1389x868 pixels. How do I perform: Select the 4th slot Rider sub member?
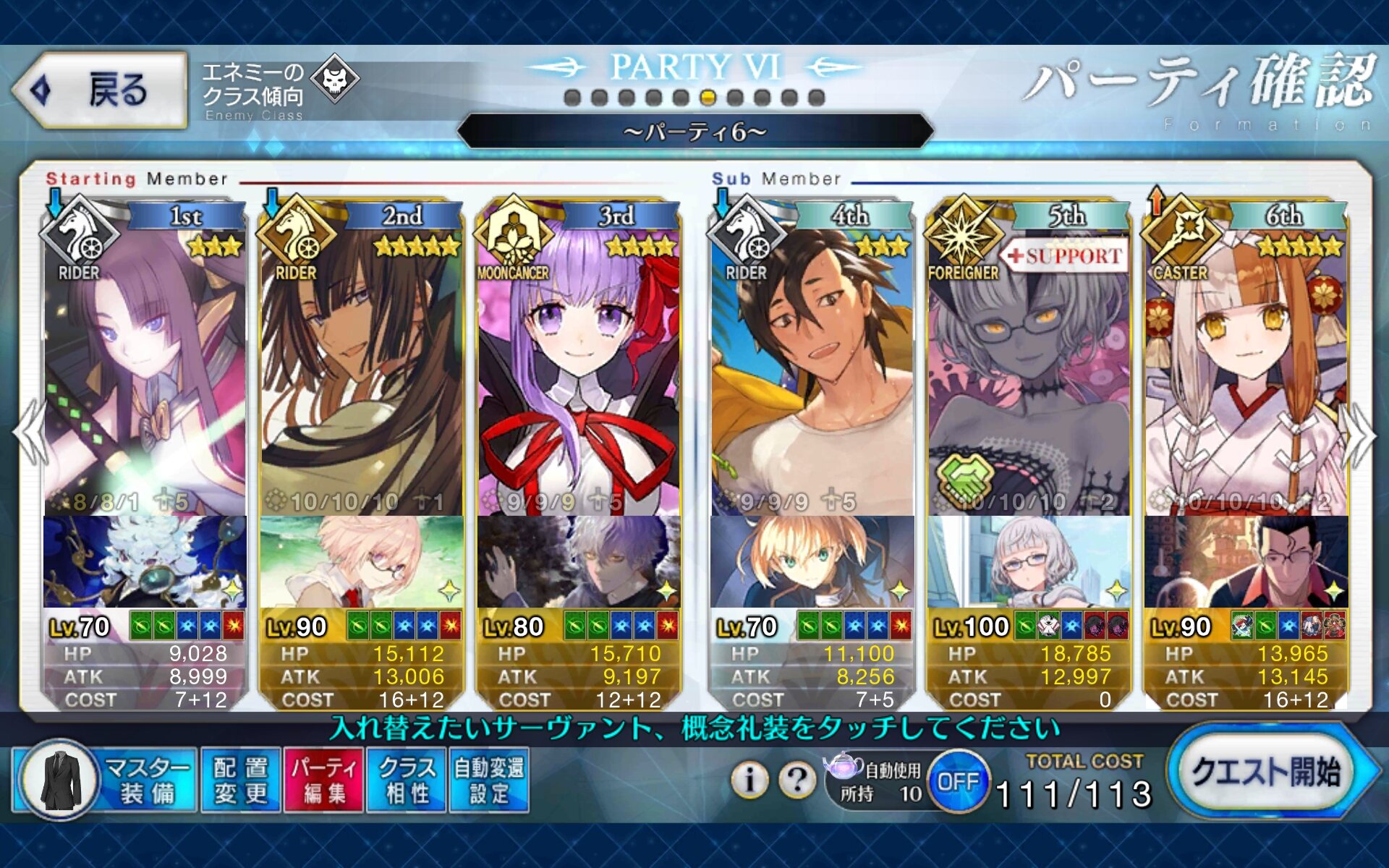coord(812,362)
